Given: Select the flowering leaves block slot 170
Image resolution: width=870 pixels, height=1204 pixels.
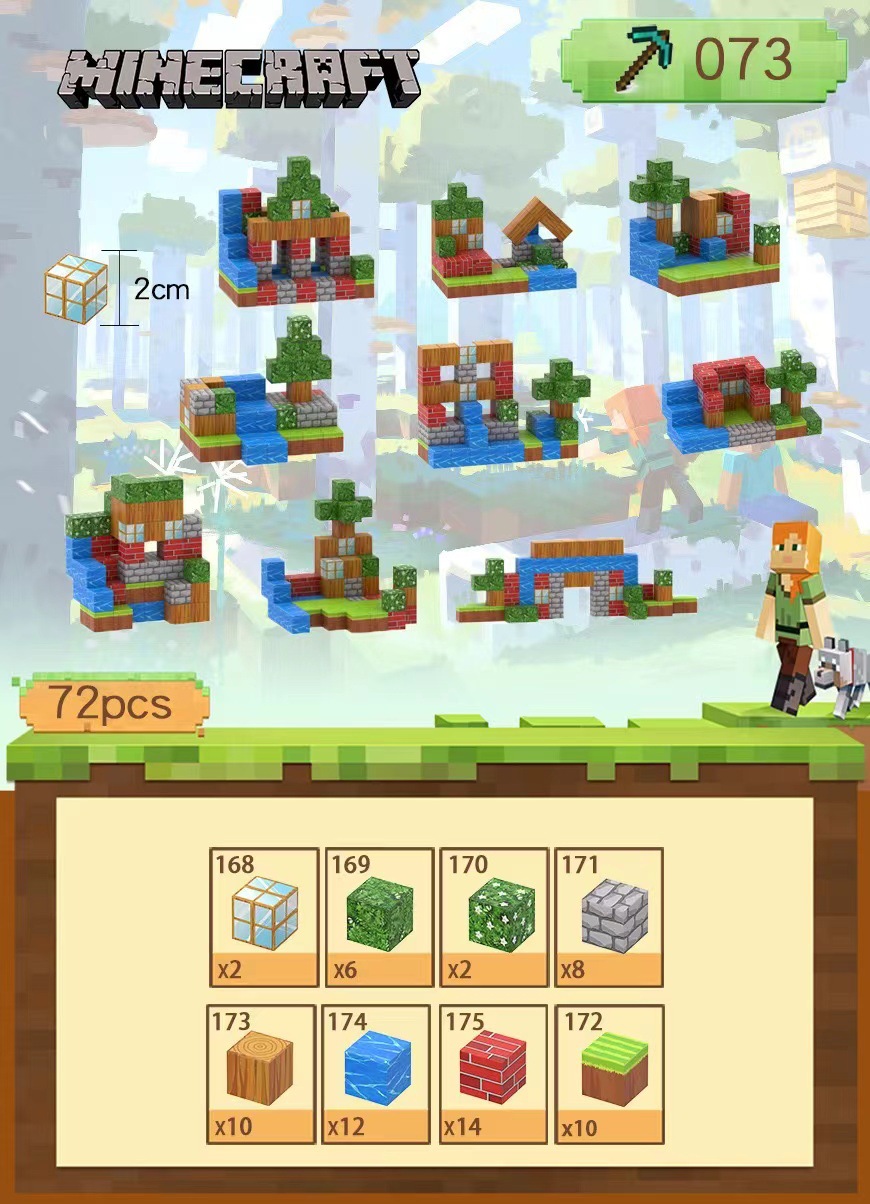Looking at the screenshot, I should click(x=494, y=916).
